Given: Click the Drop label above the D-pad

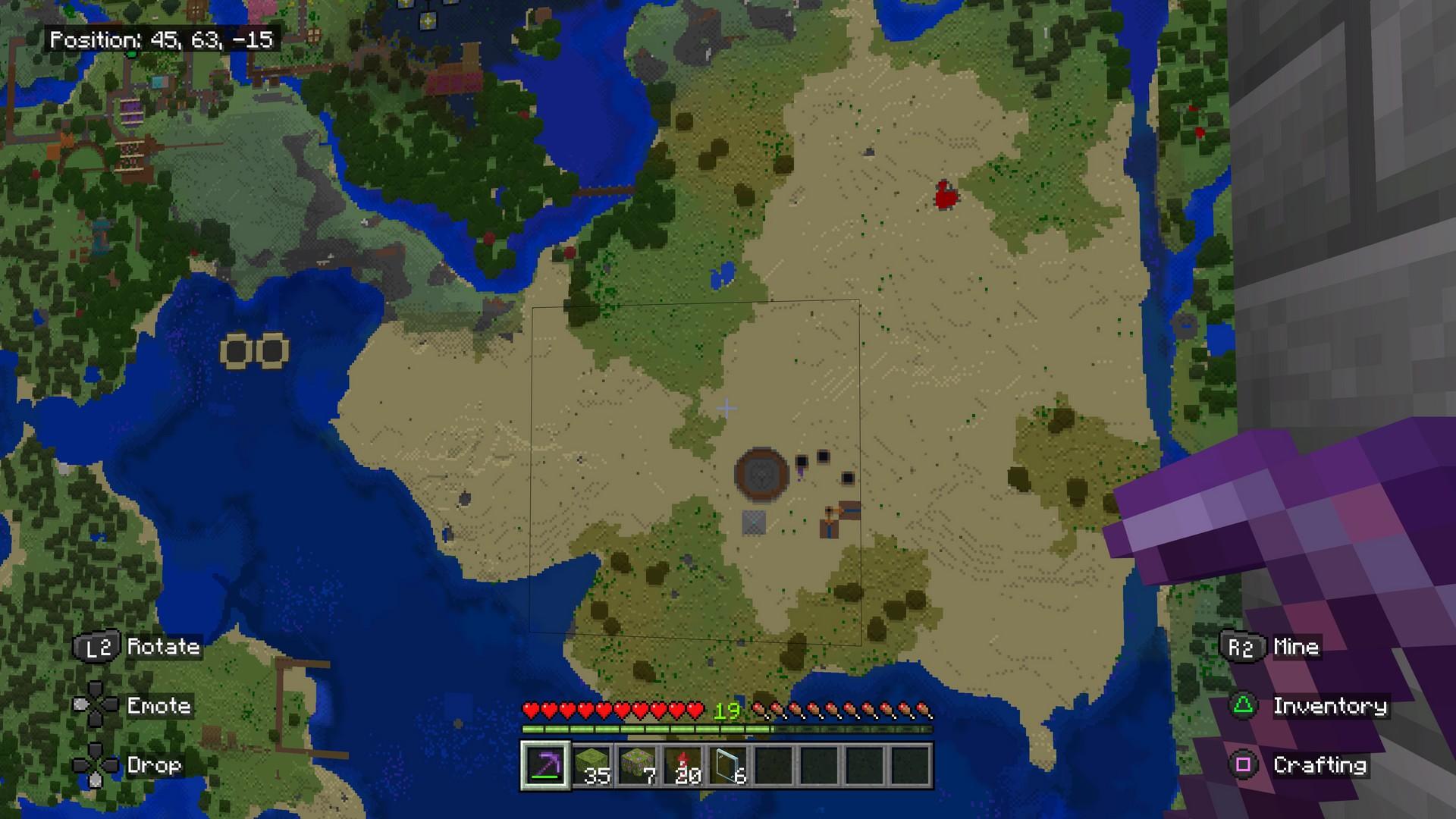Looking at the screenshot, I should (x=154, y=765).
